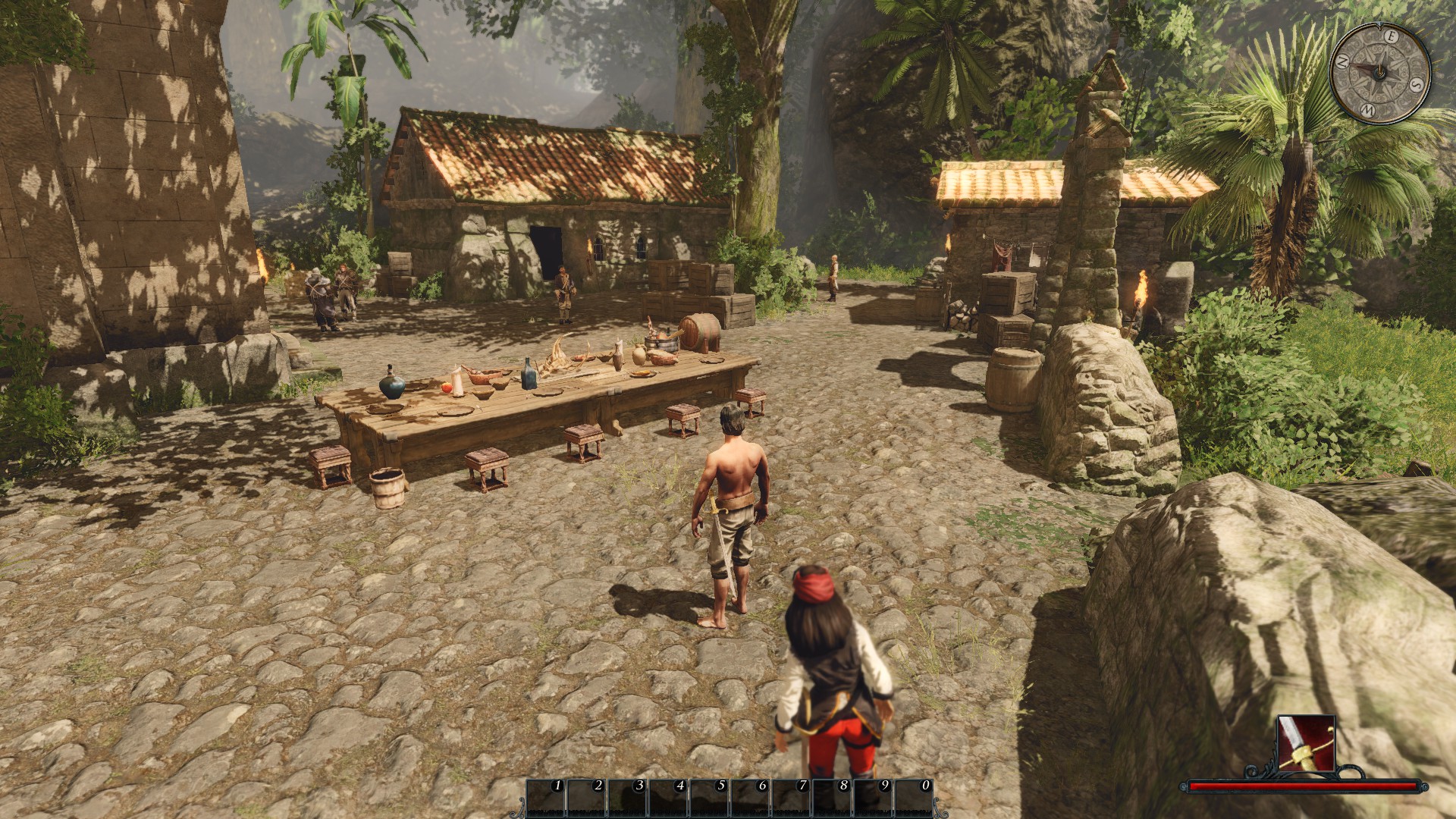The width and height of the screenshot is (1456, 819).
Task: Choose quick slot number 6
Action: pyautogui.click(x=751, y=797)
